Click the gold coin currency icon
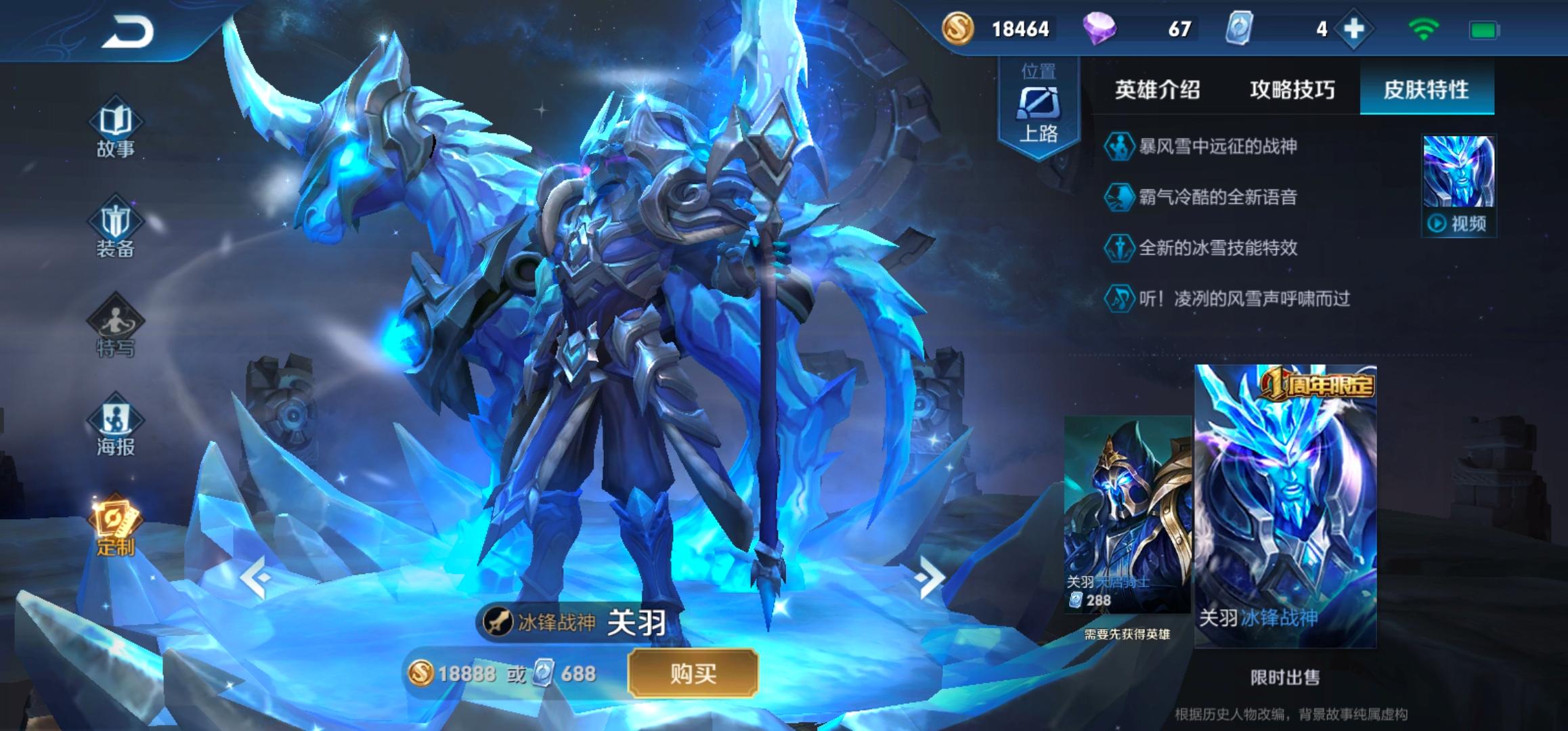Image resolution: width=1568 pixels, height=731 pixels. [957, 29]
